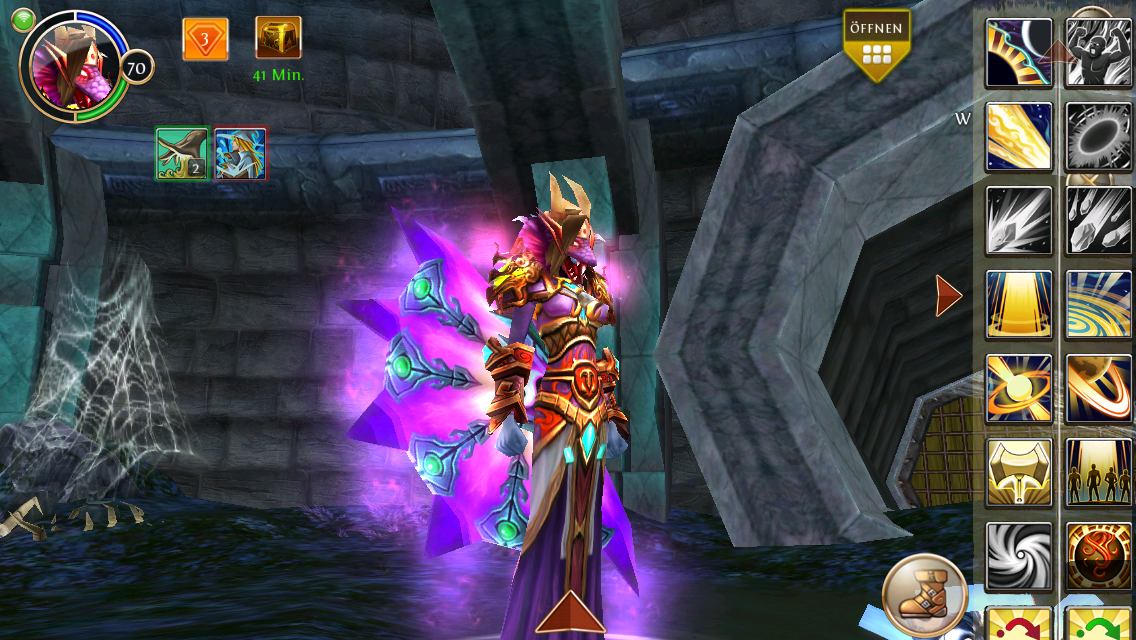Cast the golden light pillar spell

click(x=1019, y=304)
